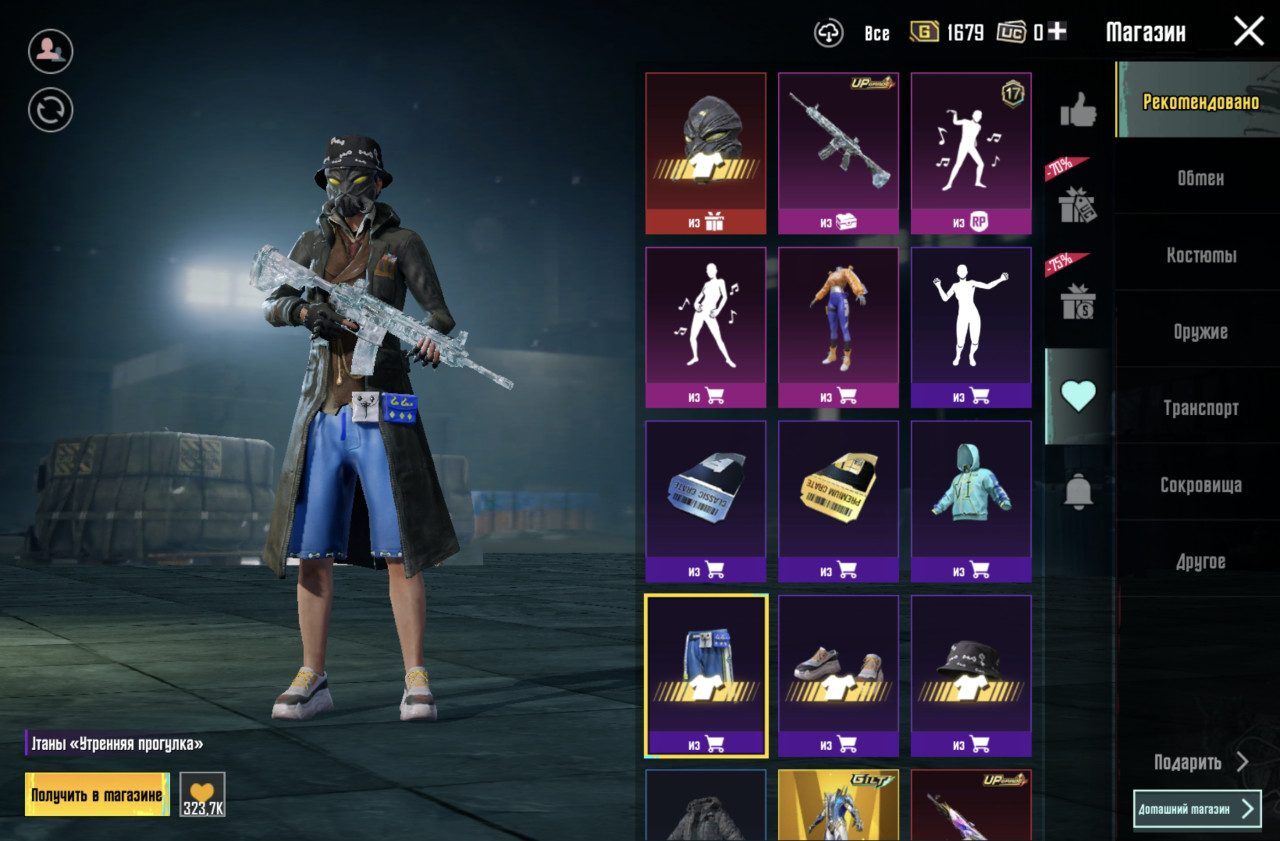
Task: Open the Костюмы shop section
Action: click(x=1200, y=255)
